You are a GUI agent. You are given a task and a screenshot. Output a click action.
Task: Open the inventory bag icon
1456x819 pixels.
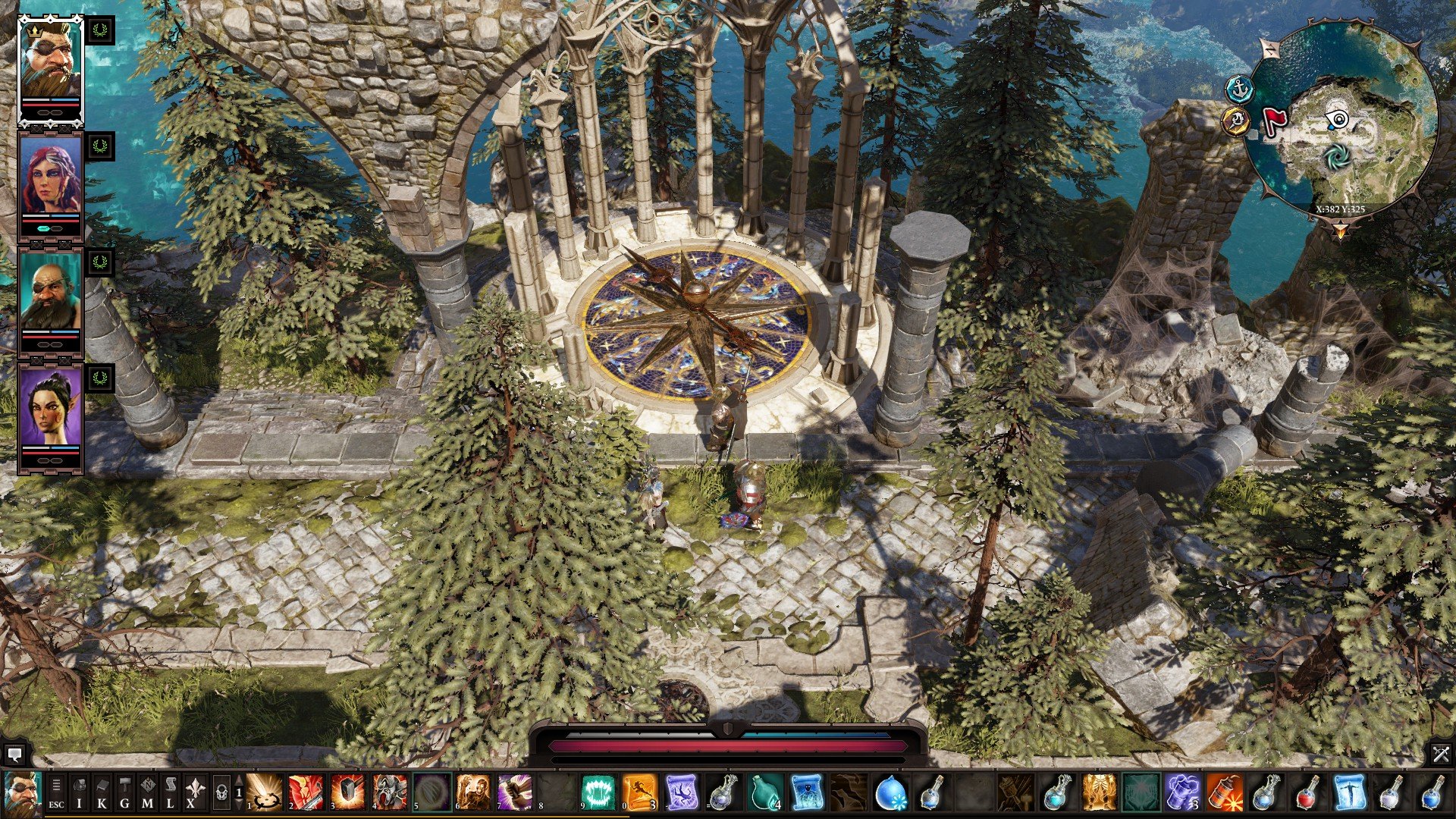80,792
